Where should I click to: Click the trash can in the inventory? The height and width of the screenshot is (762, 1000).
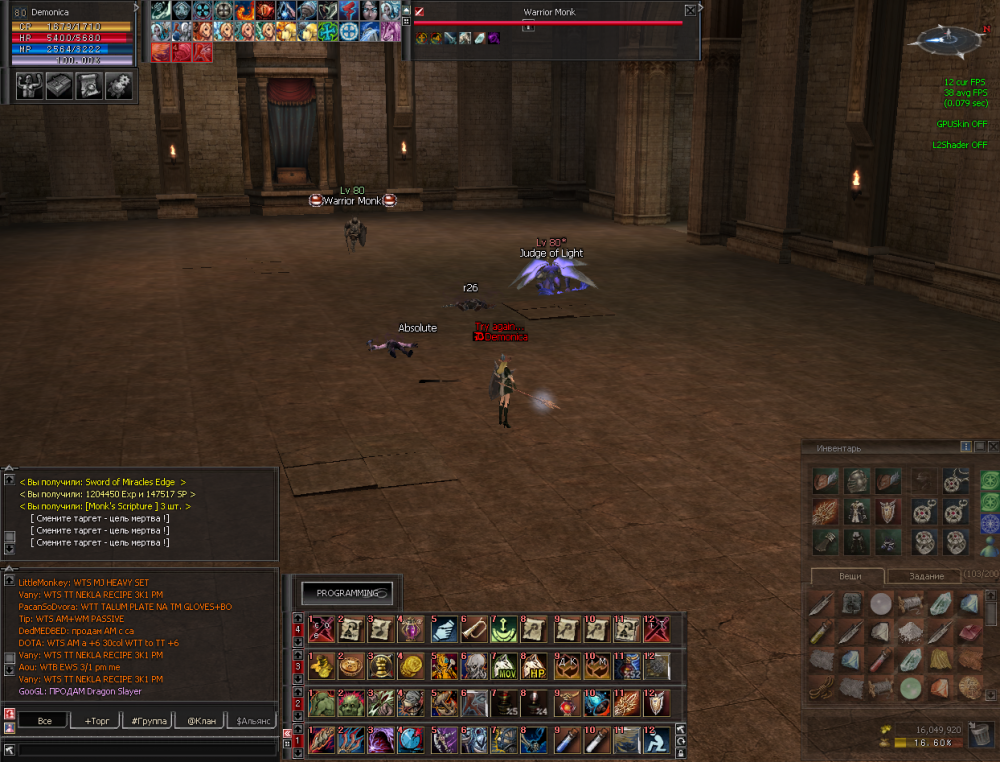[x=980, y=735]
